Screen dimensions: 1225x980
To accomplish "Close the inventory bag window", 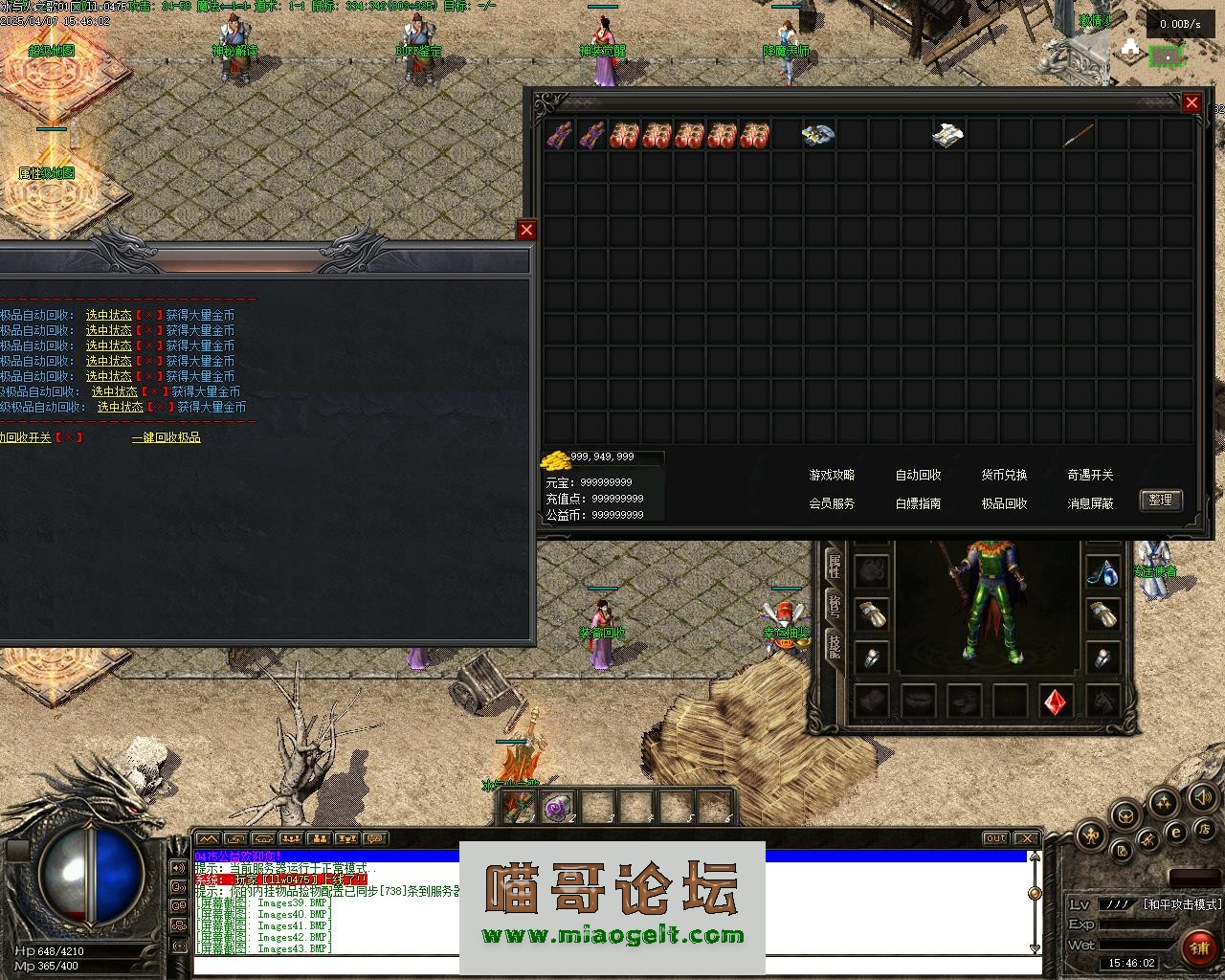I will (1192, 102).
